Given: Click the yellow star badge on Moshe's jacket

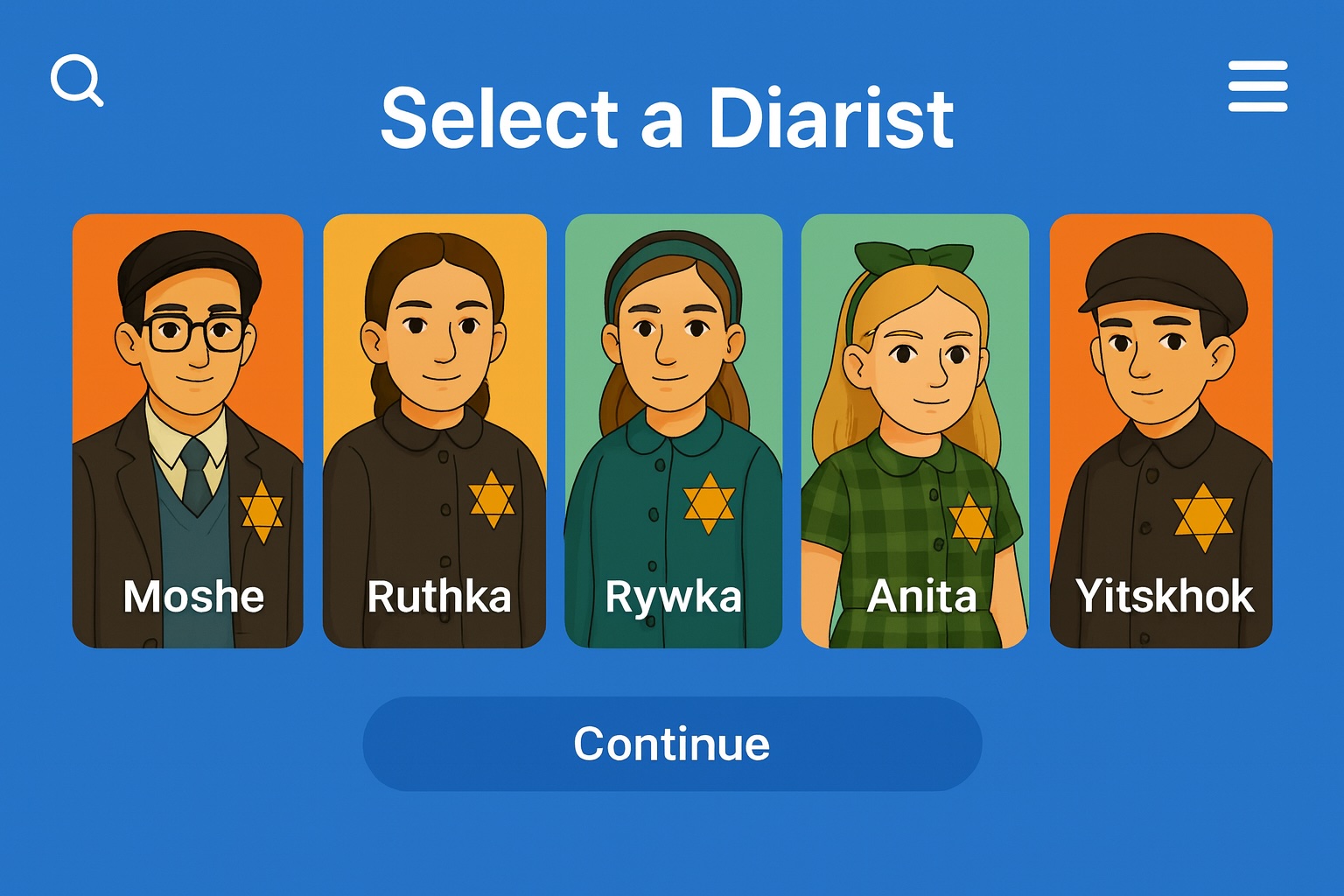Looking at the screenshot, I should click(x=262, y=512).
